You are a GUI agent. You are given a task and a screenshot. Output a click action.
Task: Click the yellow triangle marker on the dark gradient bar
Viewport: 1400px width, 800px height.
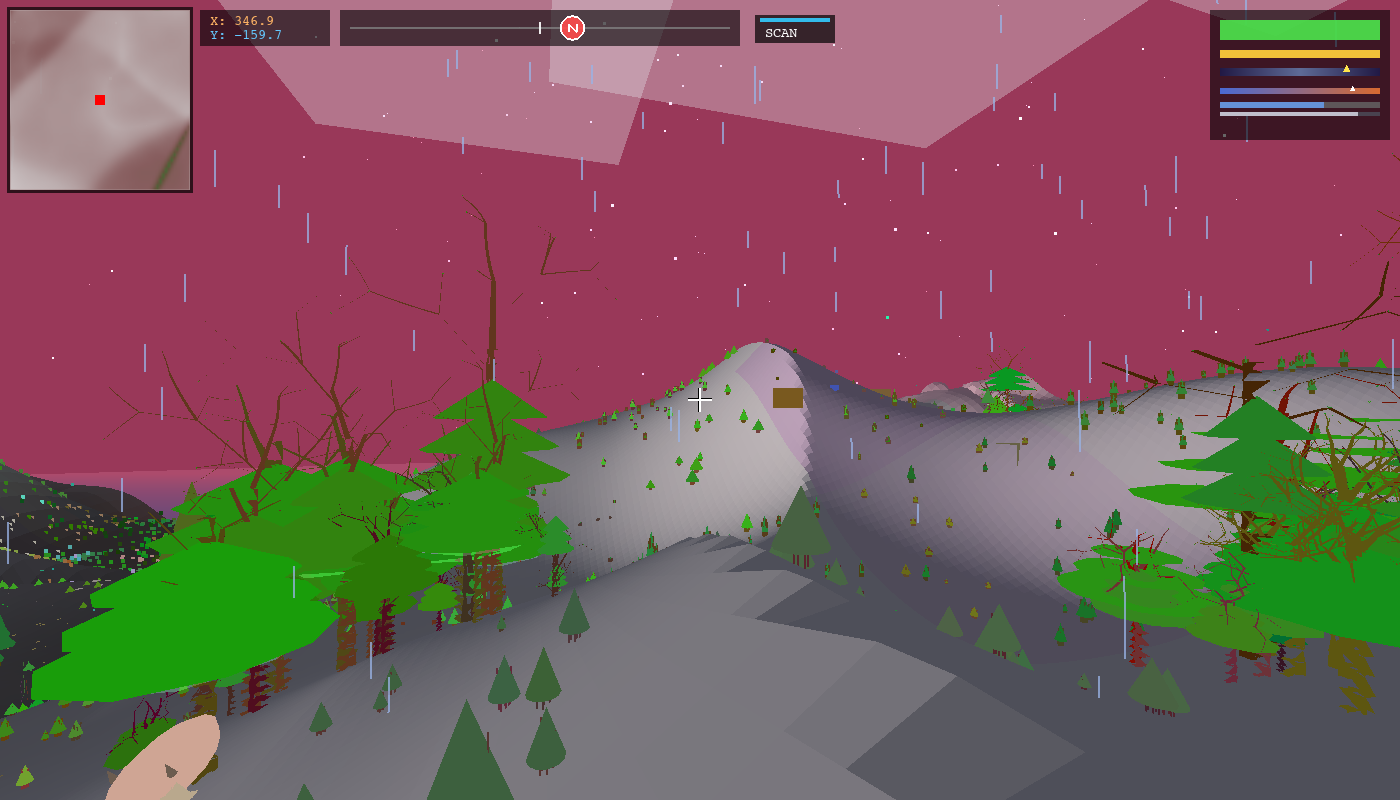point(1347,69)
